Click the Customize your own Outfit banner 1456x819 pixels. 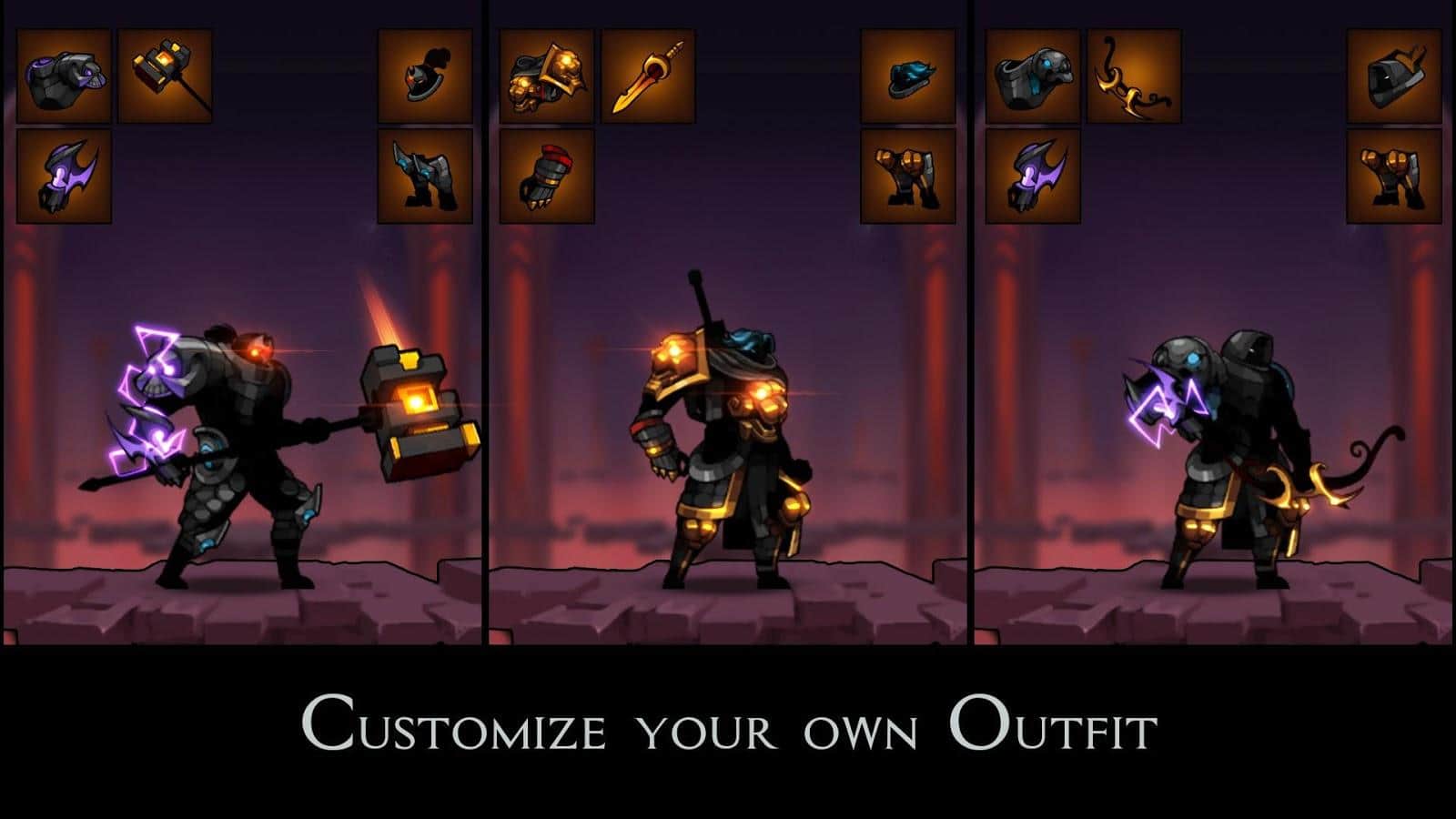tap(728, 723)
